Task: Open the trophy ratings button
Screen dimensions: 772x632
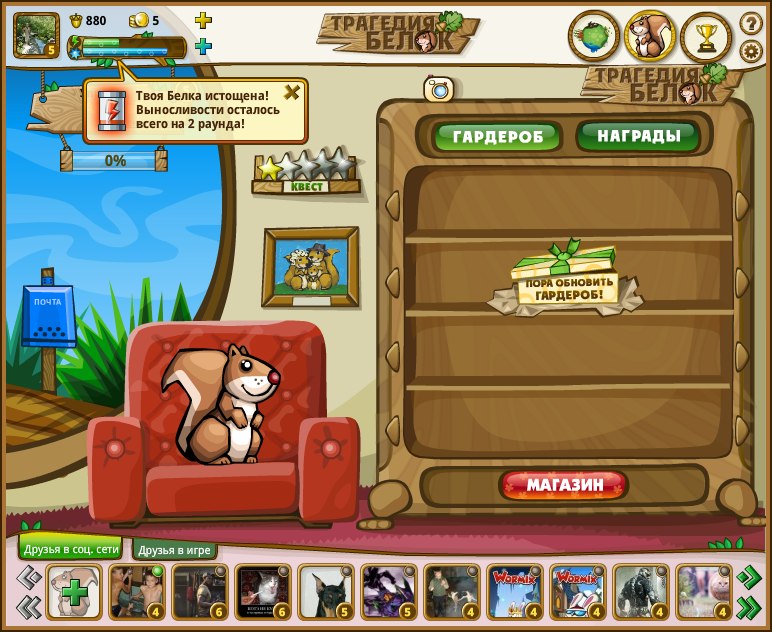Action: 706,37
